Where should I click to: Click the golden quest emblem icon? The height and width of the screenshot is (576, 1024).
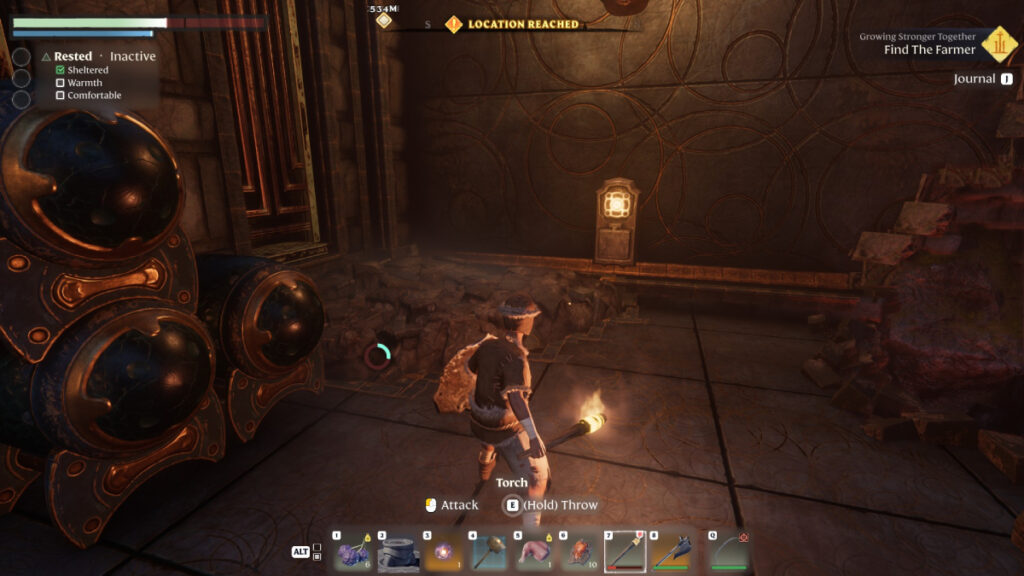click(997, 43)
